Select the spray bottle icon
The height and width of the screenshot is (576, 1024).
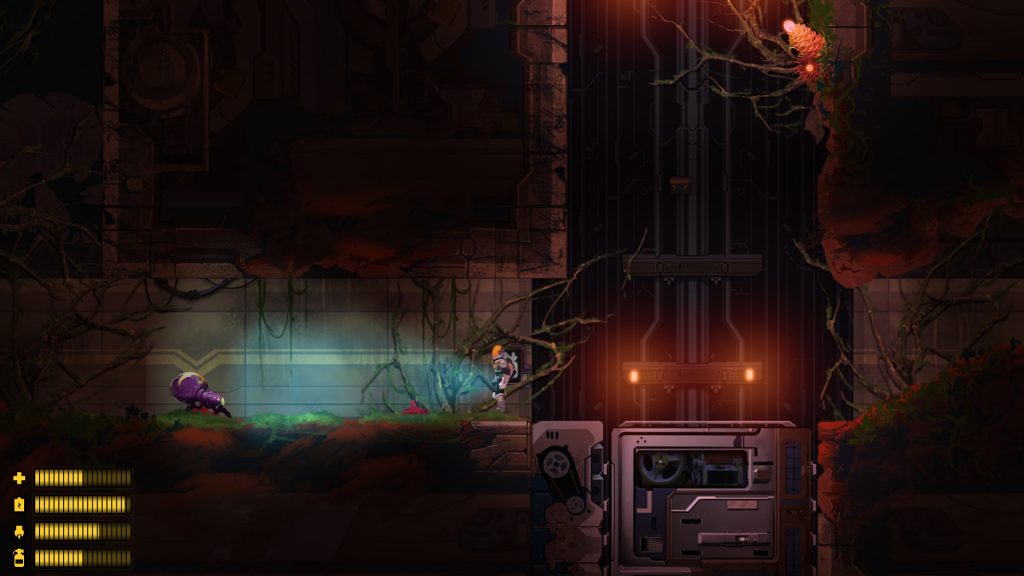[x=18, y=557]
